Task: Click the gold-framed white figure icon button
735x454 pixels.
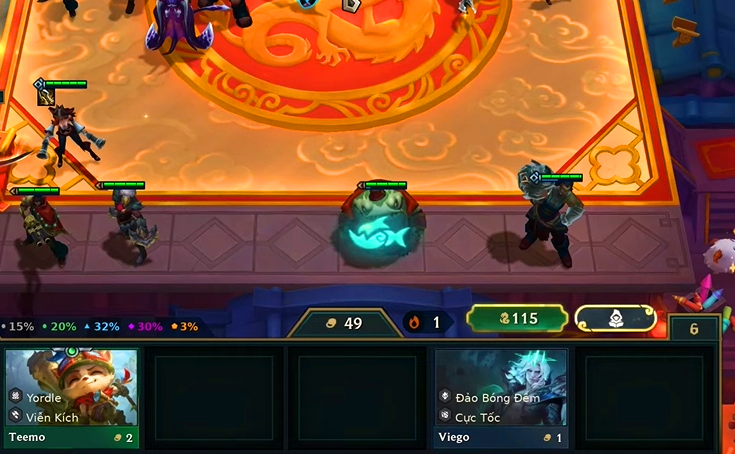Action: (x=616, y=319)
